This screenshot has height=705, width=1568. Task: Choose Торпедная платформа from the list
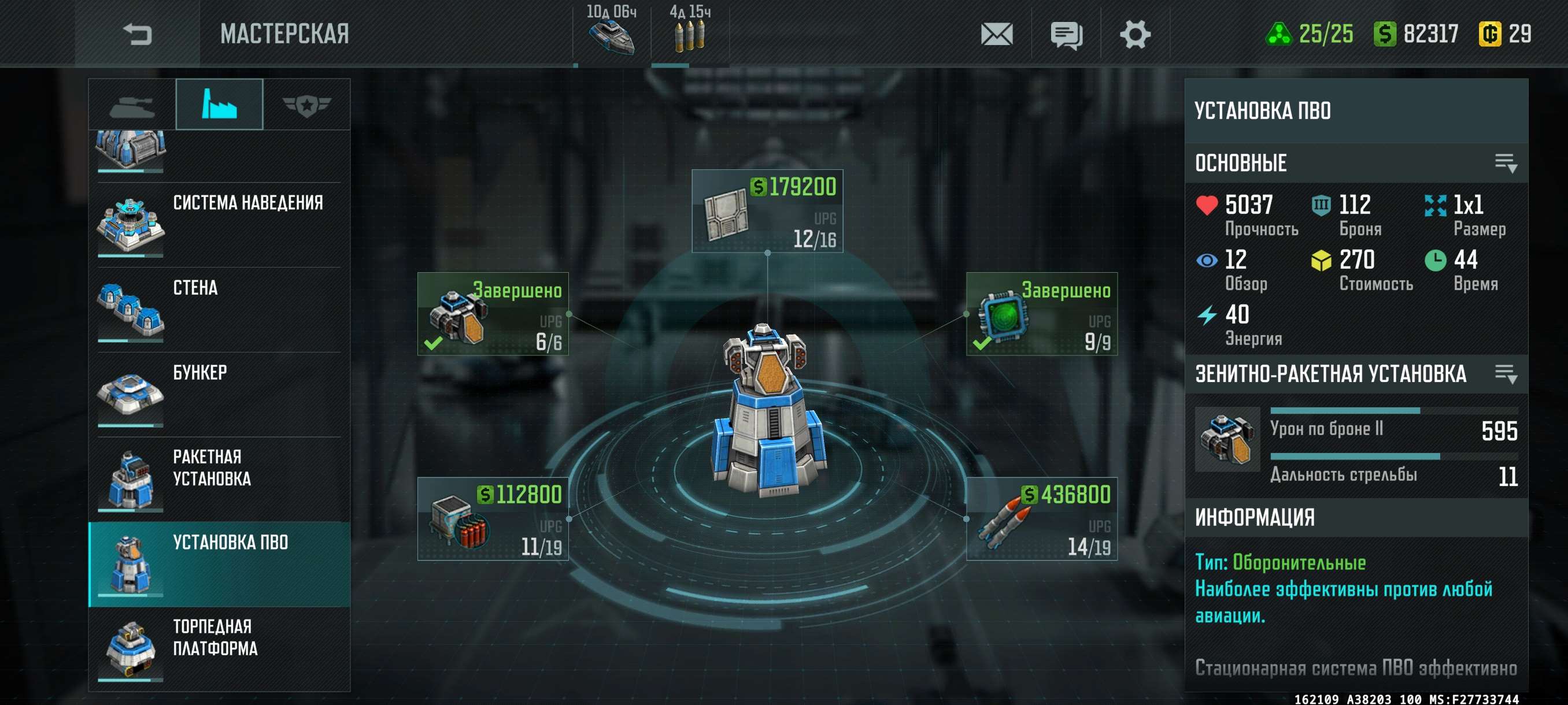[x=219, y=648]
